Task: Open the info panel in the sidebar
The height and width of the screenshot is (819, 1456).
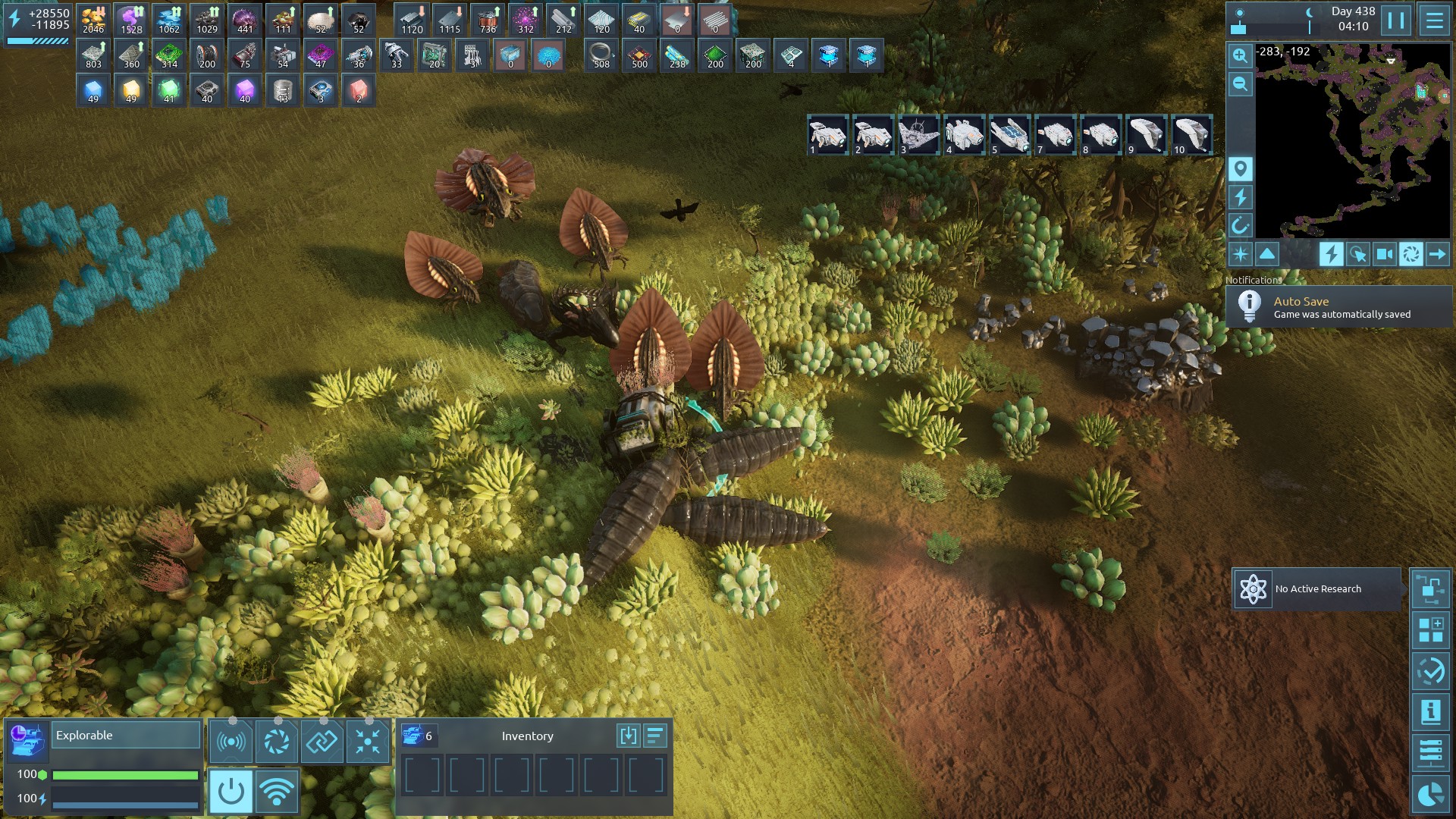Action: 1430,712
